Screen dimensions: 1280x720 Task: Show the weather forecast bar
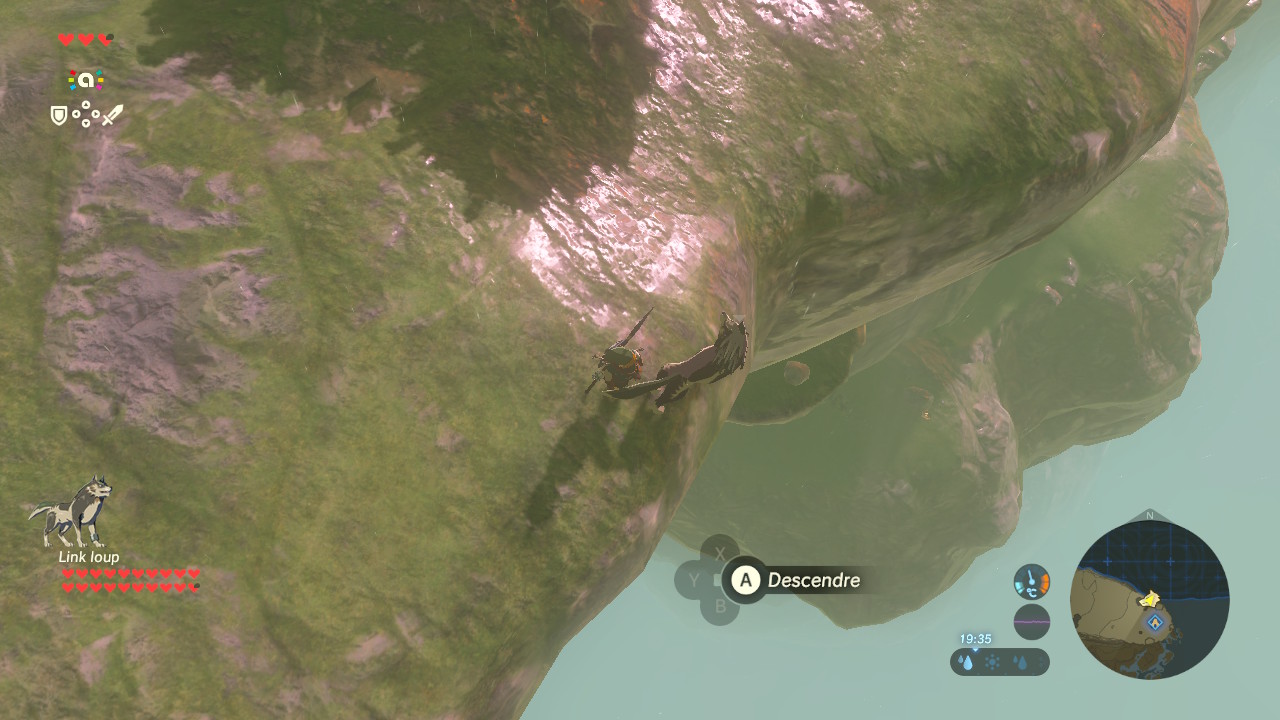[999, 662]
